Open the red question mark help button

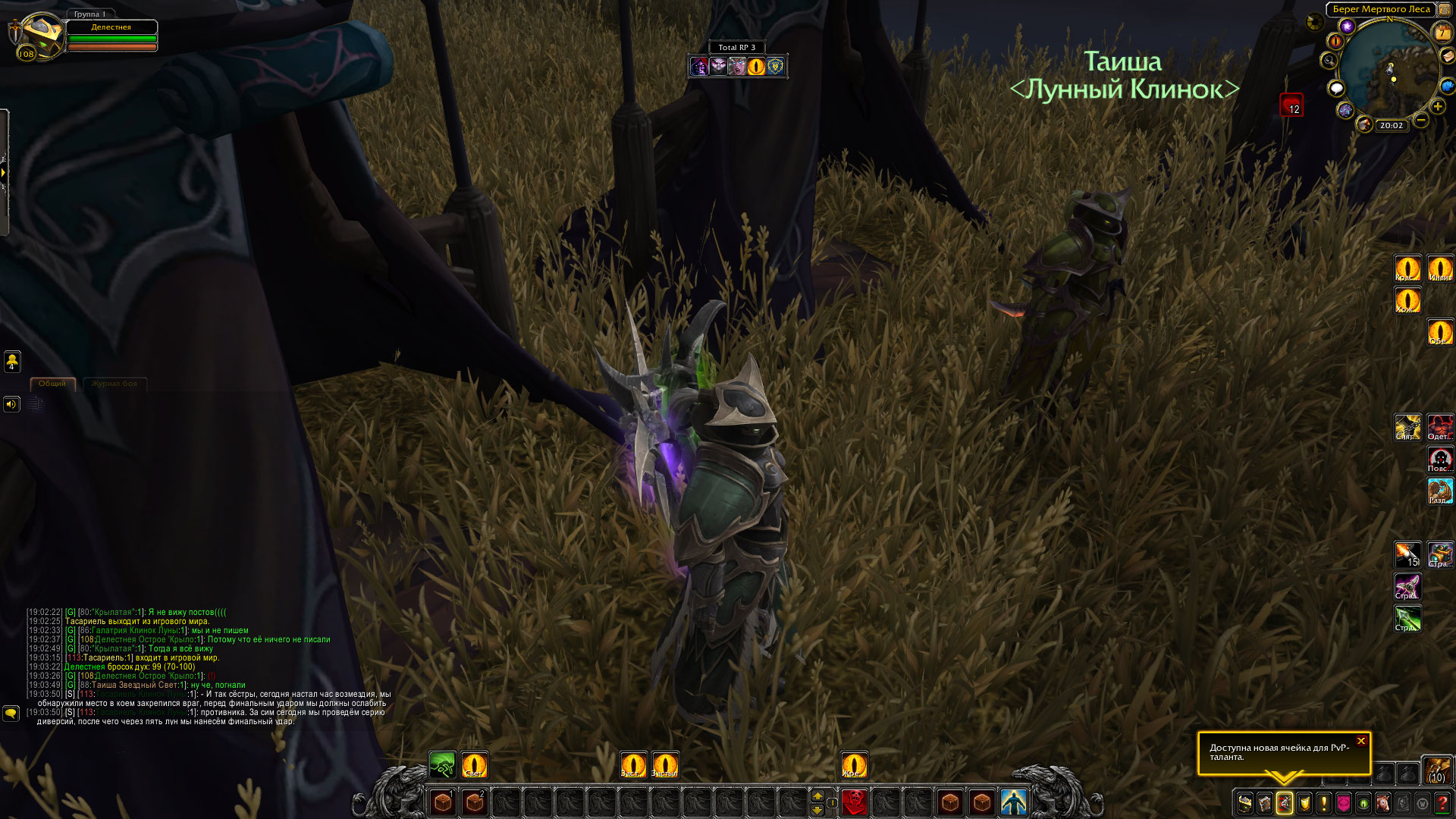pos(1442,802)
